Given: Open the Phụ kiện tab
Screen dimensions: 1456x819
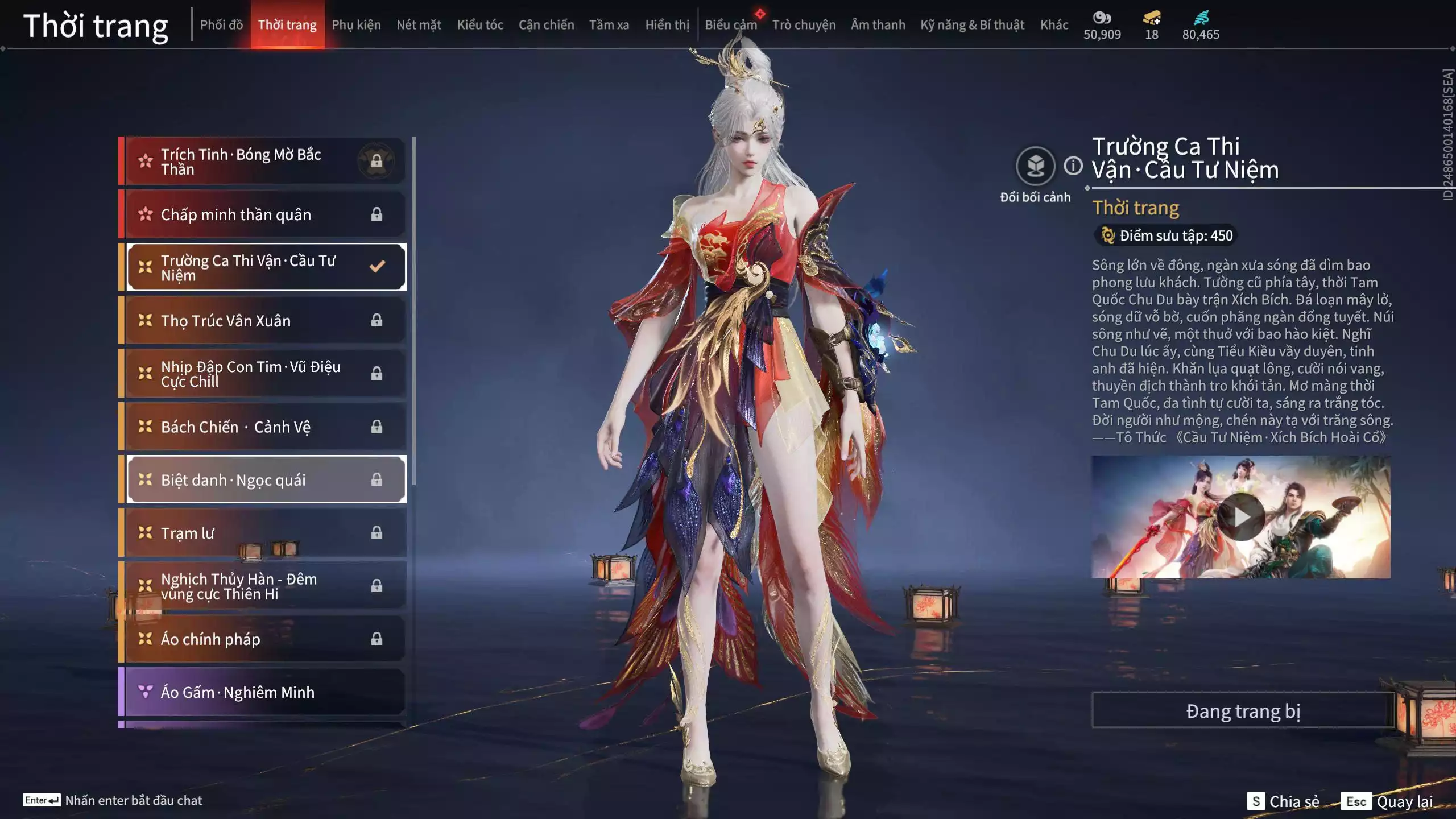Looking at the screenshot, I should click(x=356, y=25).
